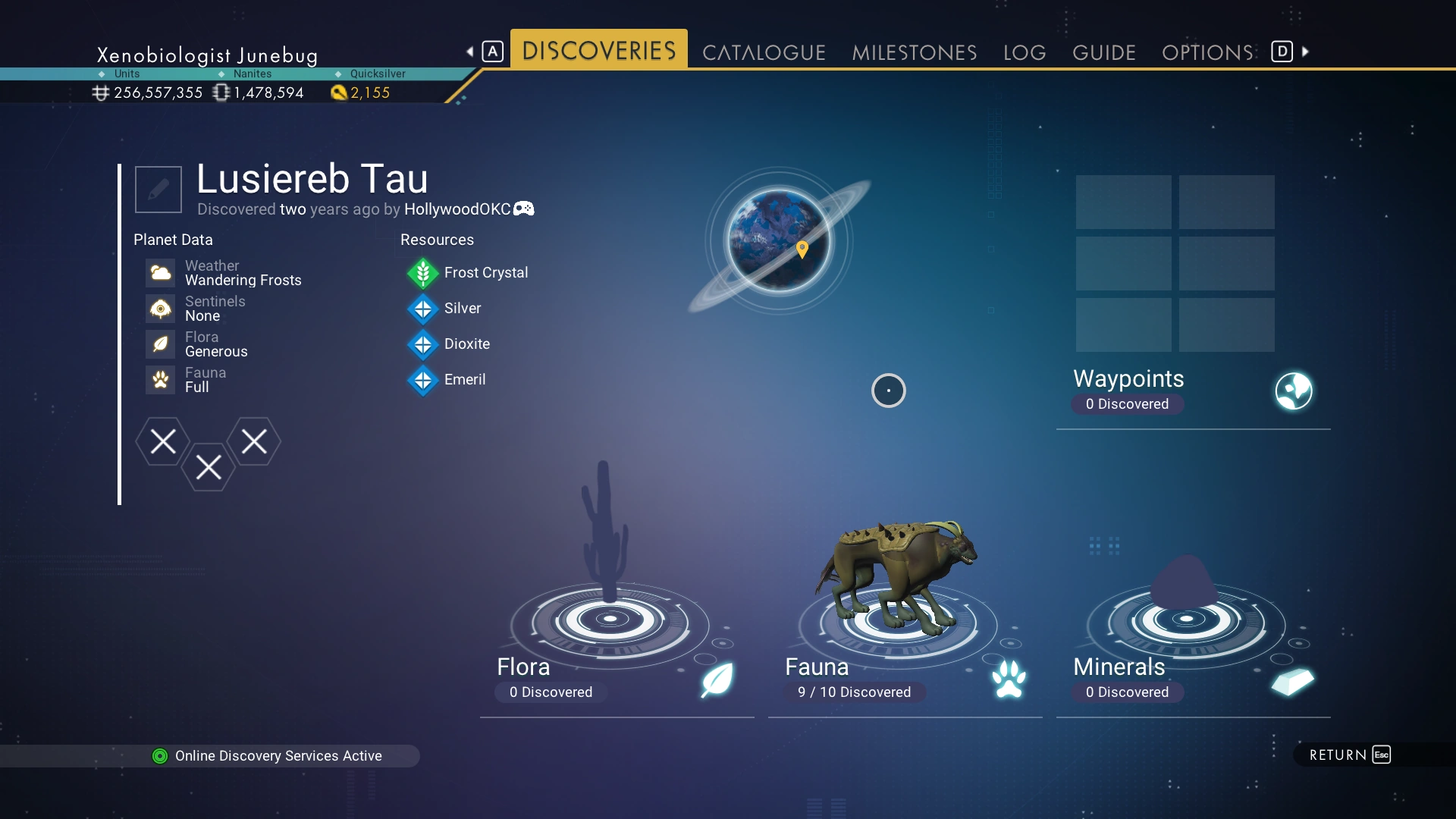This screenshot has height=819, width=1456.
Task: Click the Silver resource icon
Action: 423,309
